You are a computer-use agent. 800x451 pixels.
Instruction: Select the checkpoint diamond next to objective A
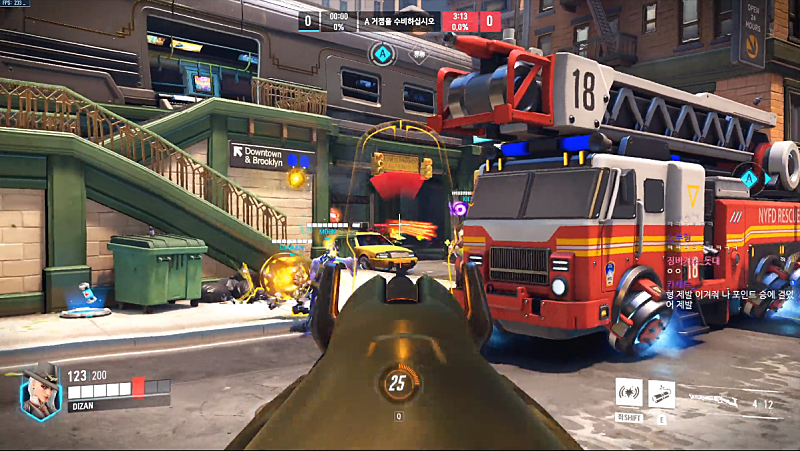(x=419, y=55)
